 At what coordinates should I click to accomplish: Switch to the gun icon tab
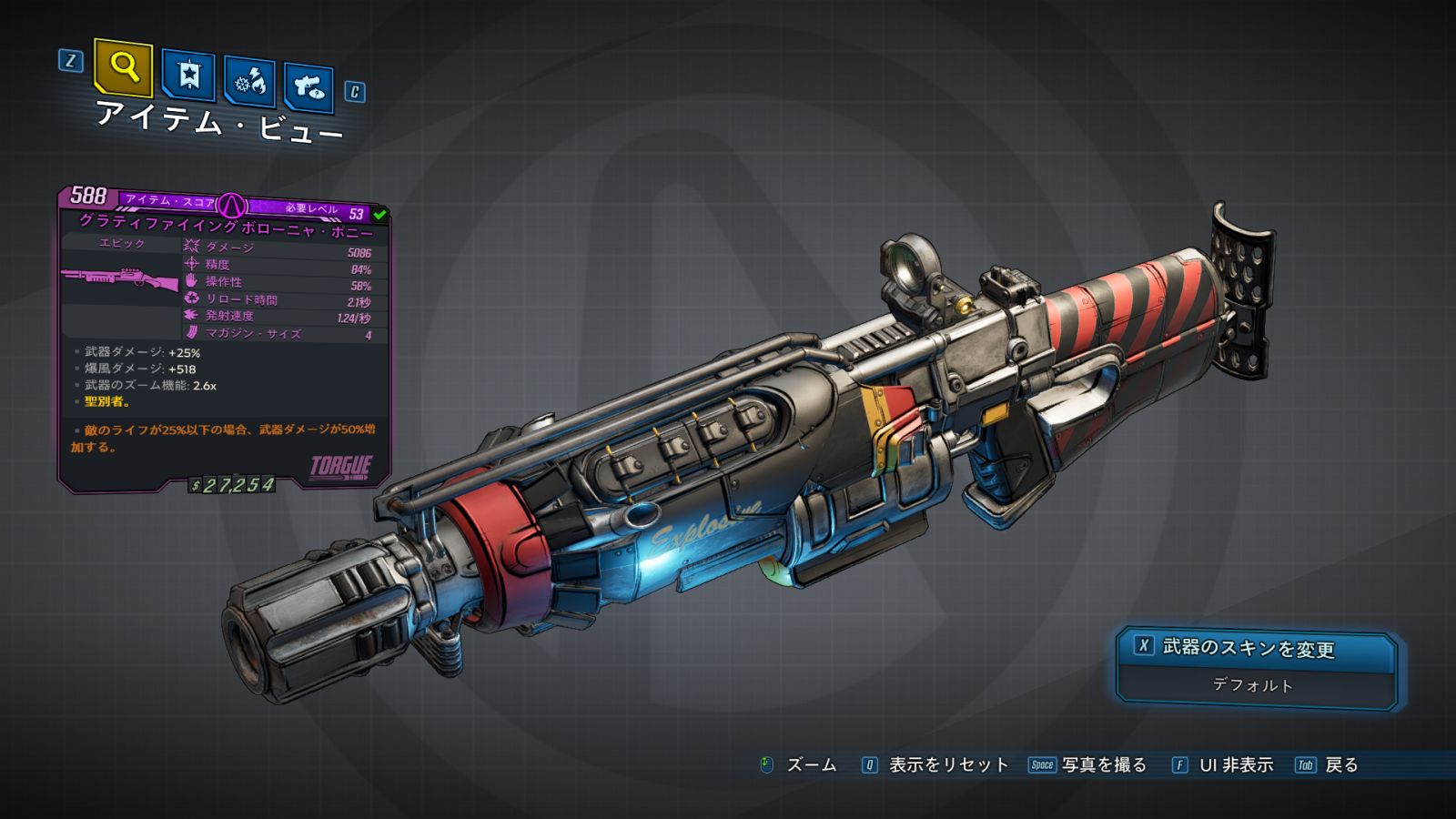308,87
